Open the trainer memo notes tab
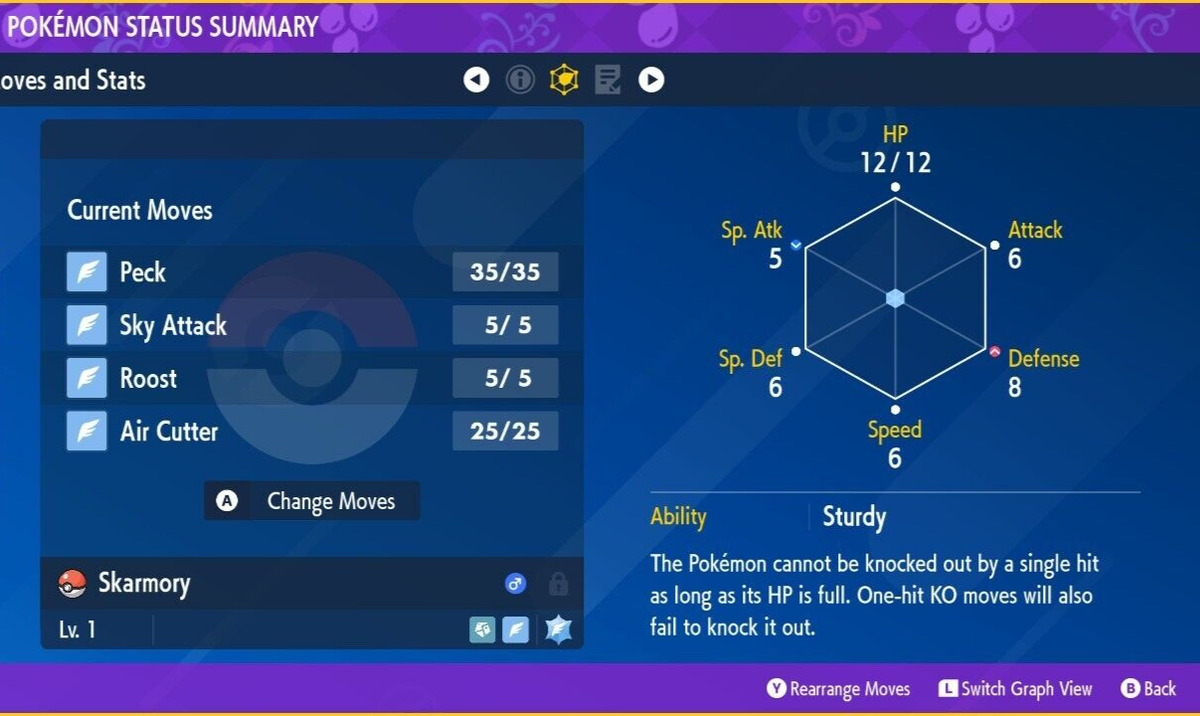The image size is (1200, 716). 607,80
